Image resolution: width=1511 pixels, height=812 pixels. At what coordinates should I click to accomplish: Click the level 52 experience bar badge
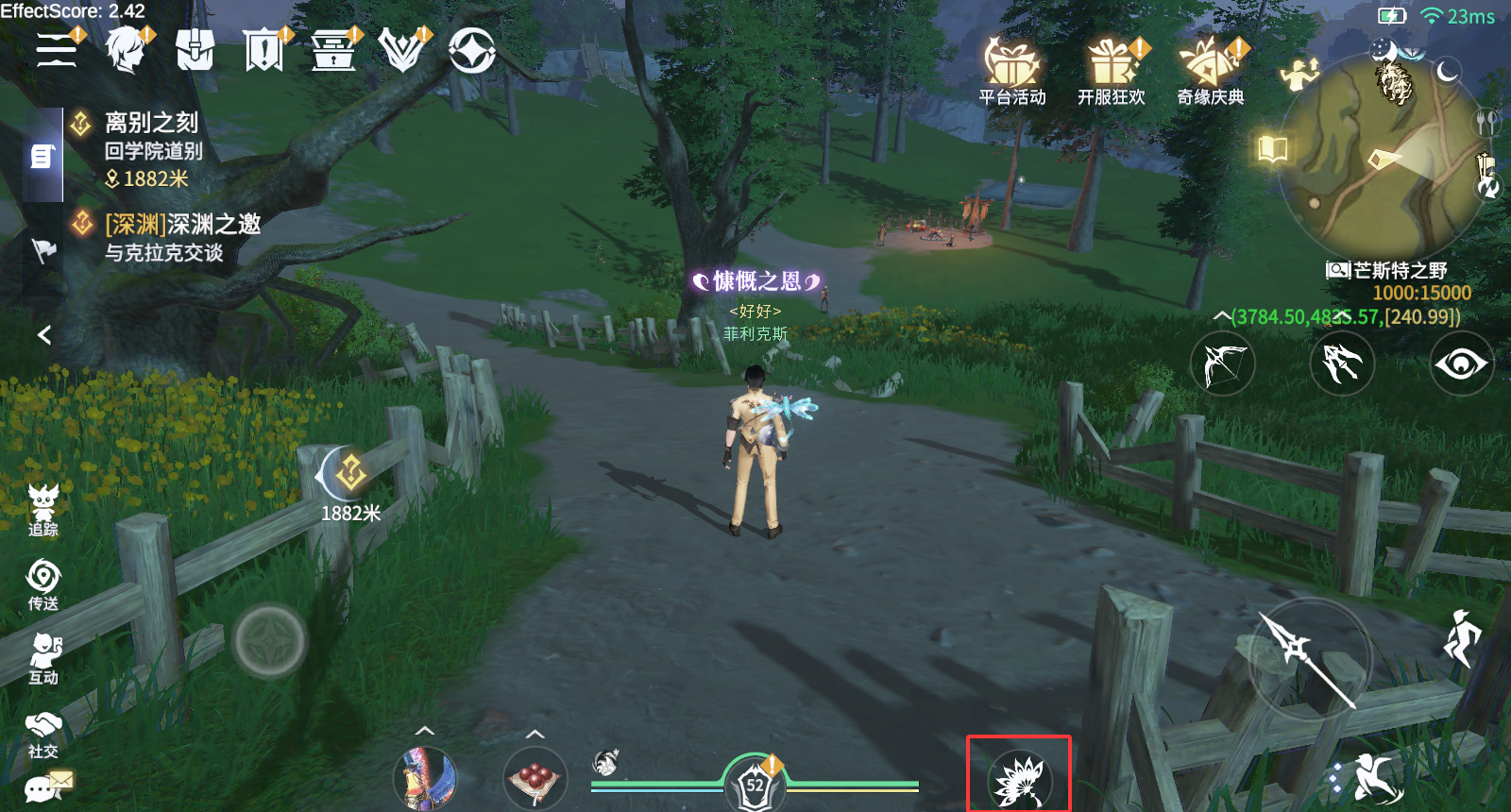click(755, 782)
